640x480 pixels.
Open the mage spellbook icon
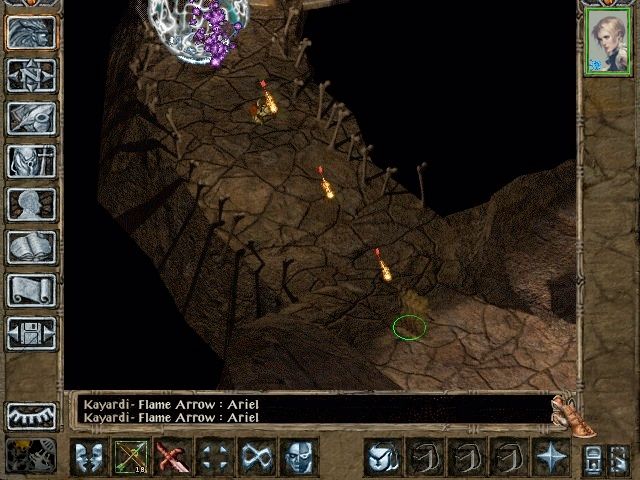(x=31, y=247)
